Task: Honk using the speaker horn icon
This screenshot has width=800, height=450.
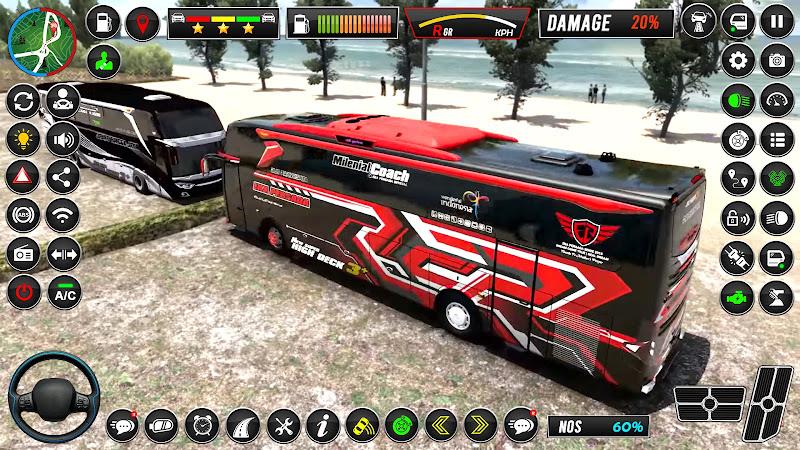Action: click(x=64, y=138)
